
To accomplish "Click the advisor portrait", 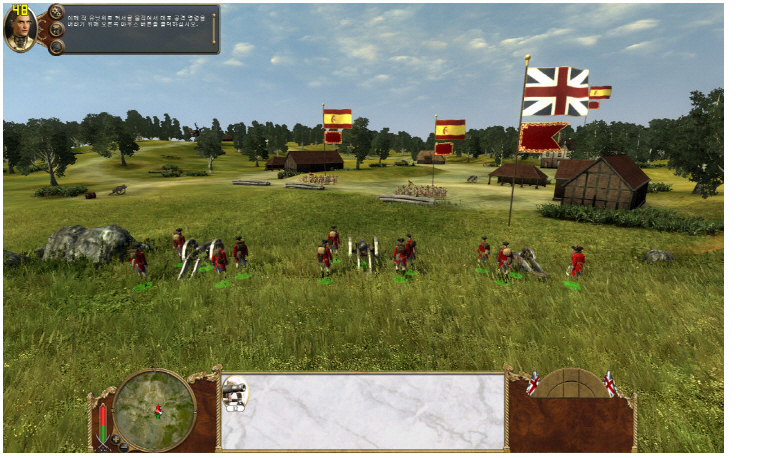I will click(x=20, y=29).
